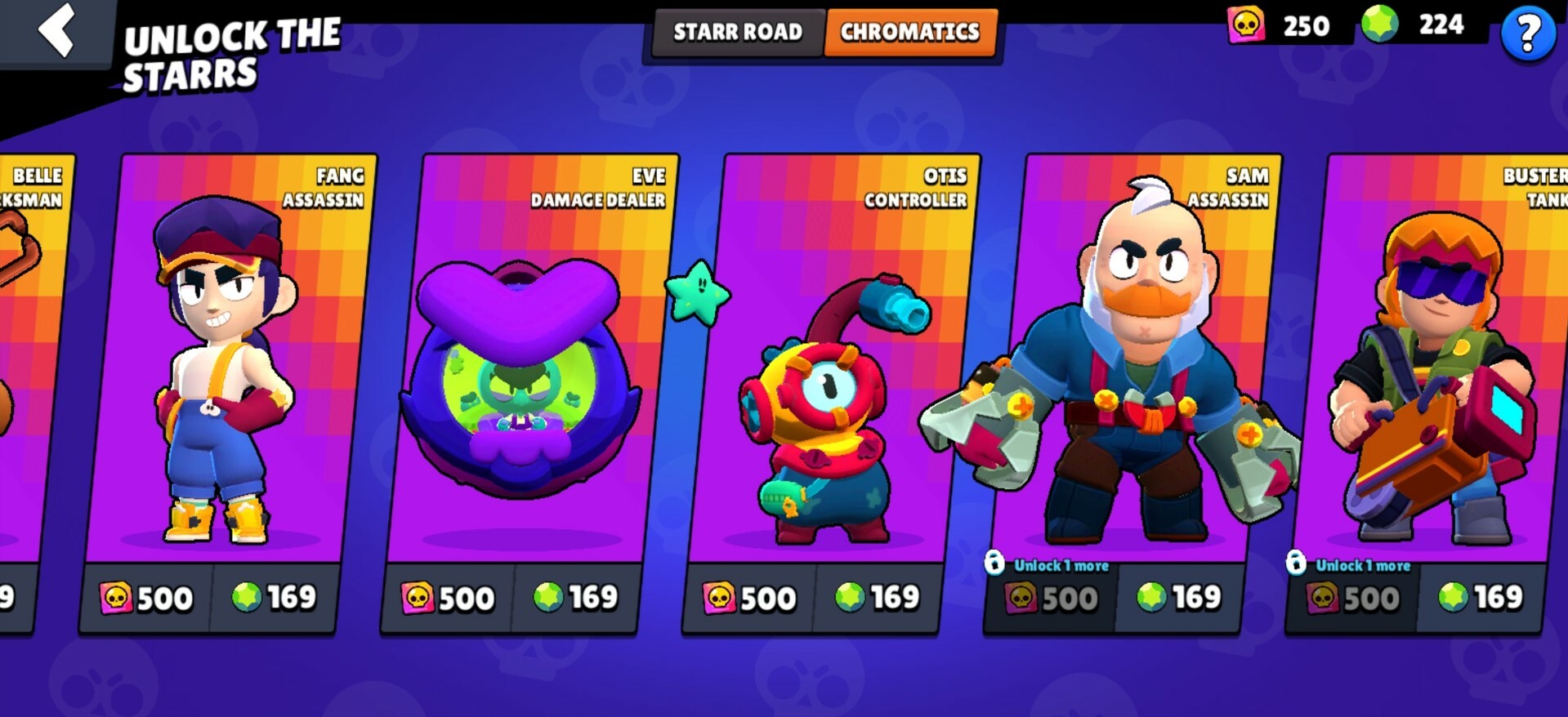Viewport: 1568px width, 717px height.
Task: Purchase Buster for 169 gems
Action: (x=1481, y=598)
